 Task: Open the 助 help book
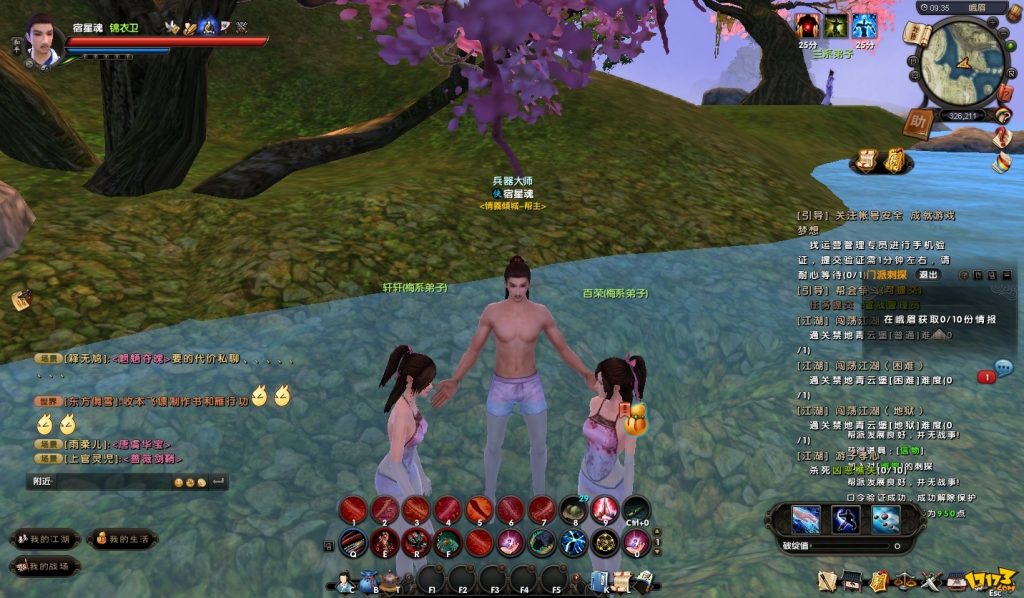pyautogui.click(x=916, y=122)
